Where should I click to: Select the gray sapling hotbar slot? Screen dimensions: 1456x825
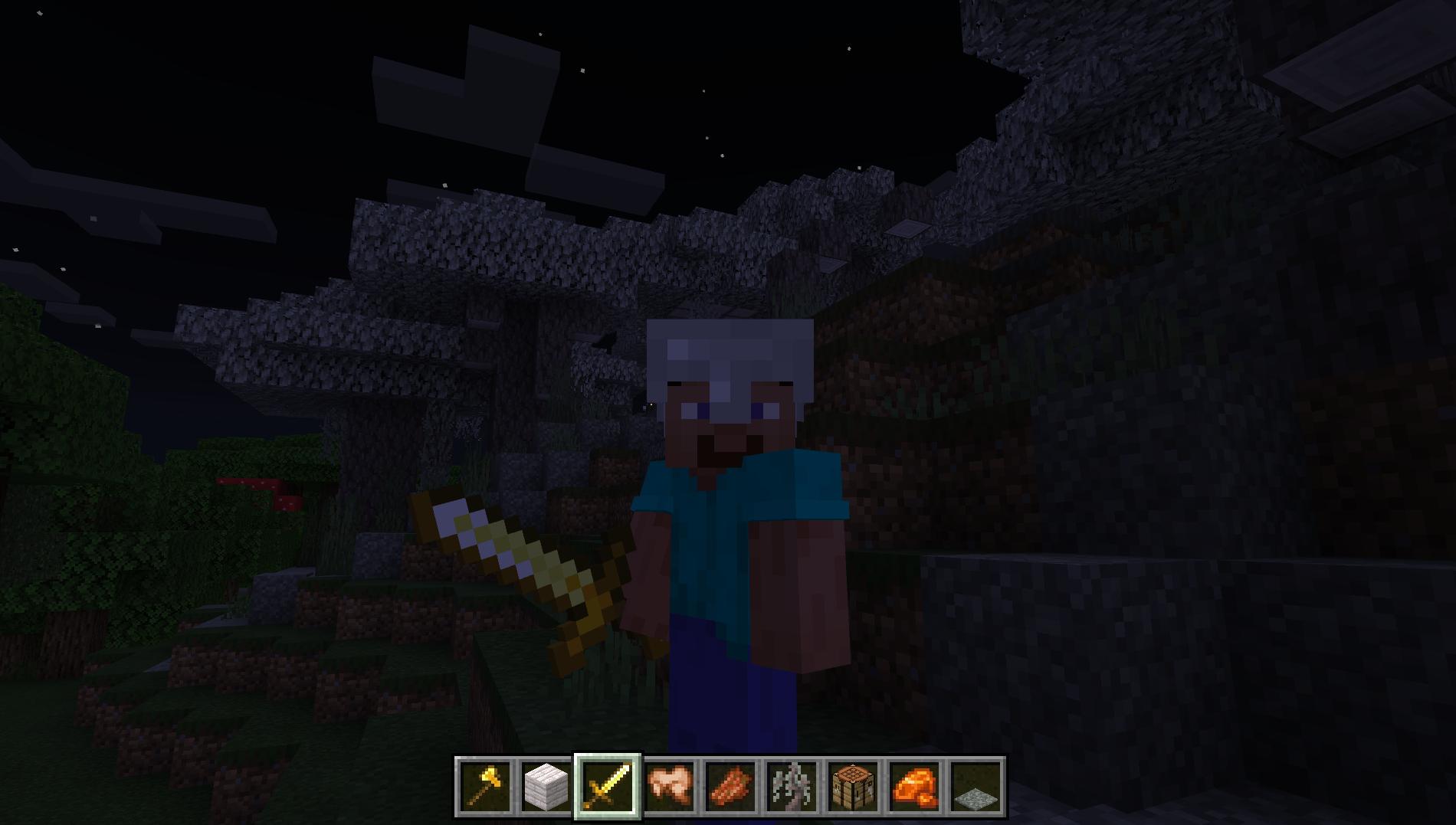(792, 787)
